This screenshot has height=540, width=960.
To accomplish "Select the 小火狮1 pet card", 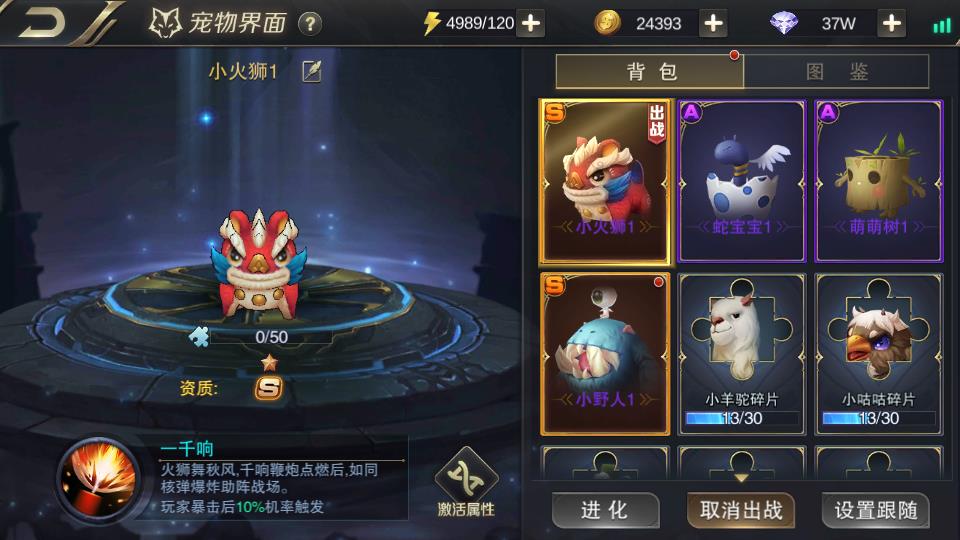I will pos(605,181).
